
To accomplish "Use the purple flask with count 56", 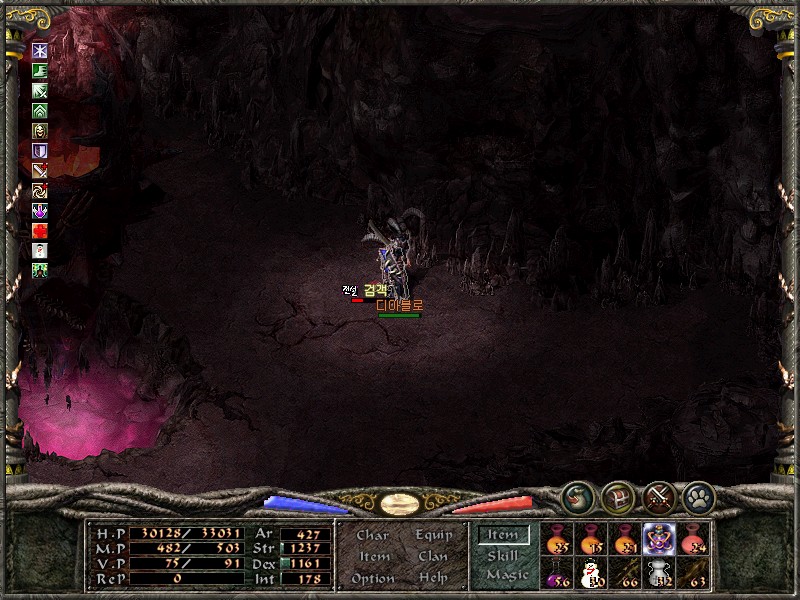I will click(557, 573).
